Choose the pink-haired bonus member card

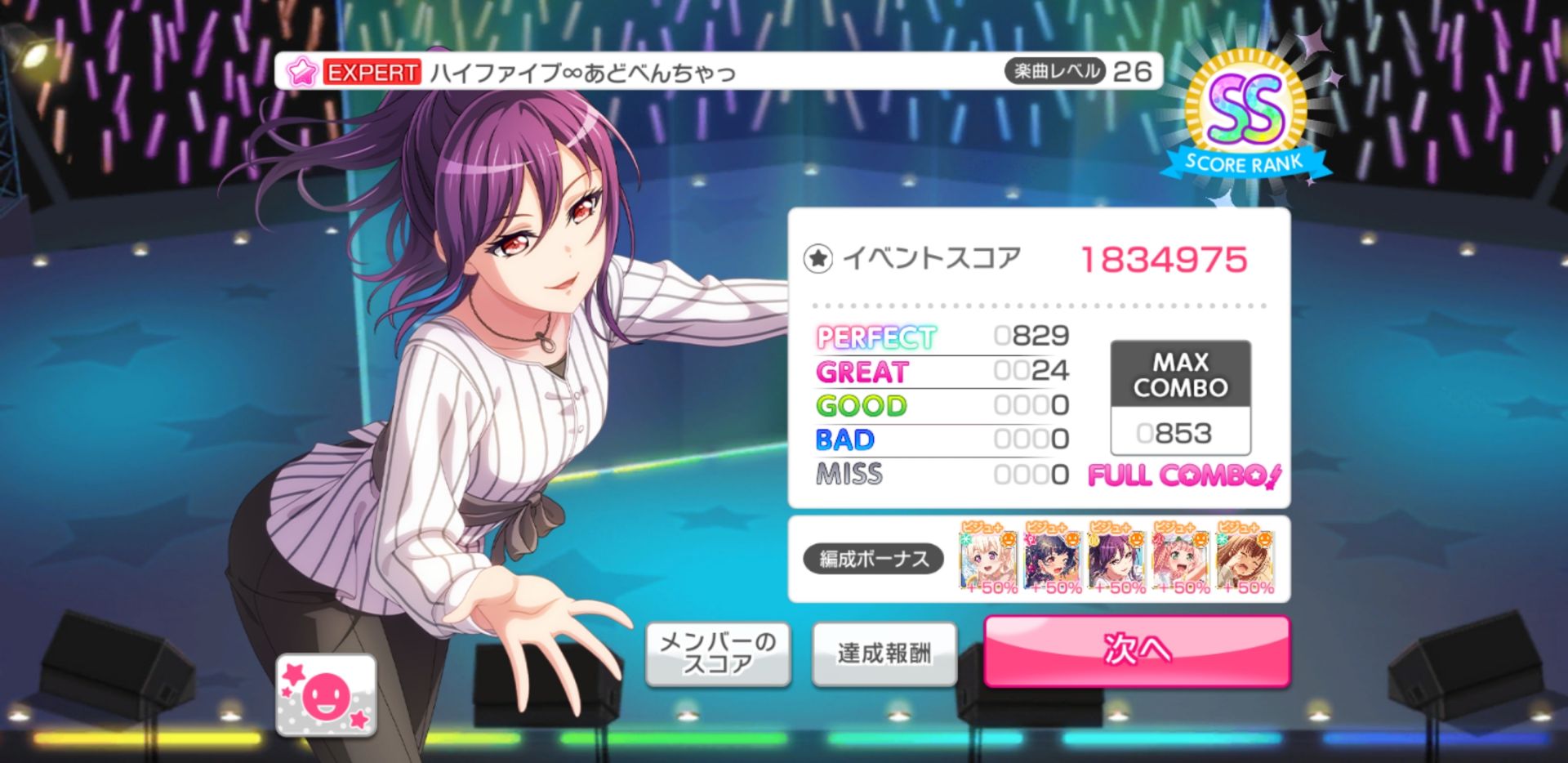coord(1181,559)
